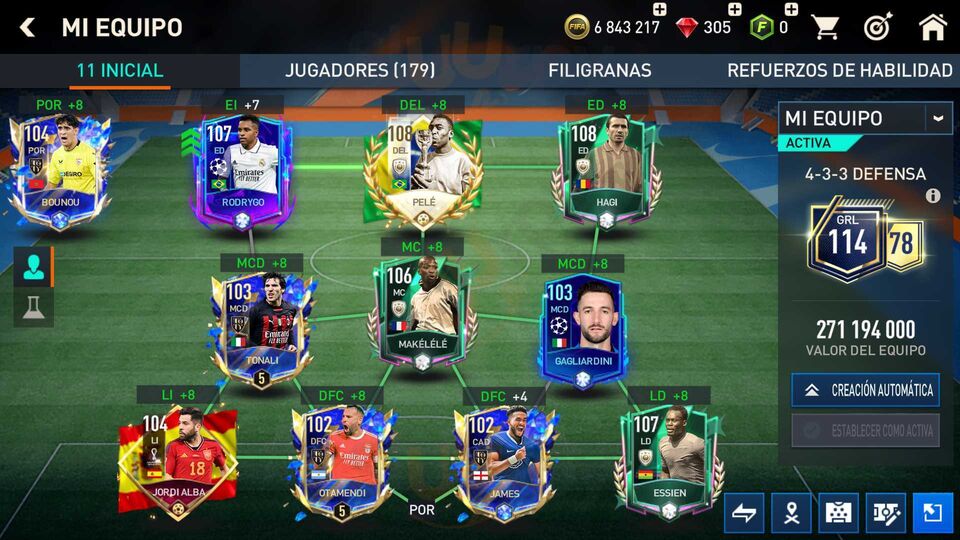Open the shopping cart store
The height and width of the screenshot is (540, 960).
[x=825, y=27]
